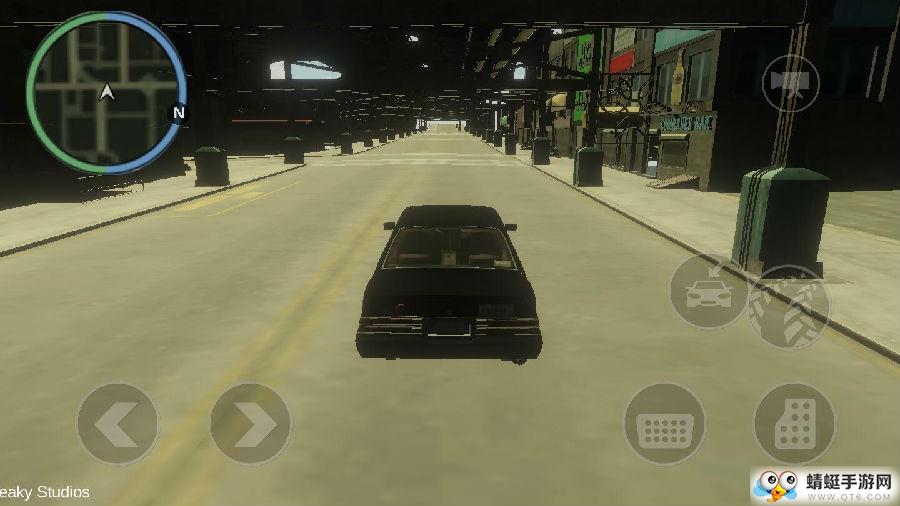Tap the exit vehicle car icon
Screen dimensions: 900x506
pos(708,291)
